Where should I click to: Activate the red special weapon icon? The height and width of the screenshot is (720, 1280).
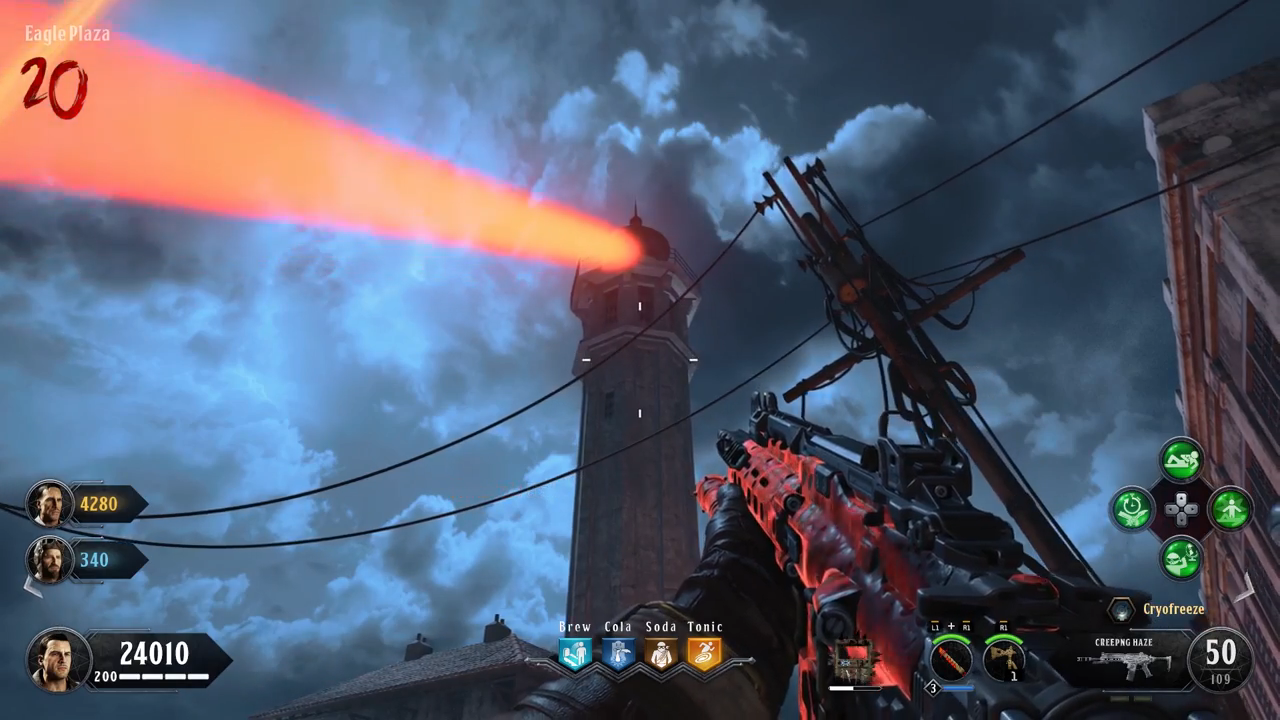[951, 660]
